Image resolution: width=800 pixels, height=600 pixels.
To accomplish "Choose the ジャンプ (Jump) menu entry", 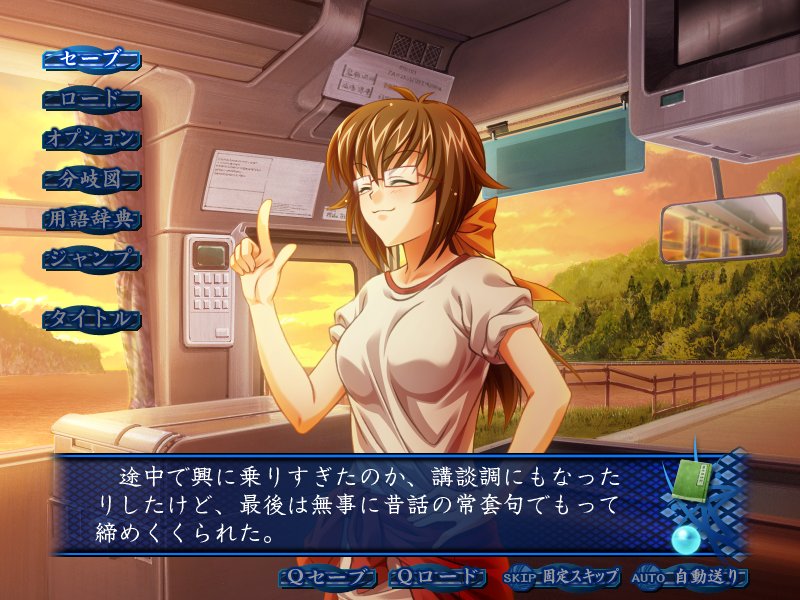I will coord(92,259).
